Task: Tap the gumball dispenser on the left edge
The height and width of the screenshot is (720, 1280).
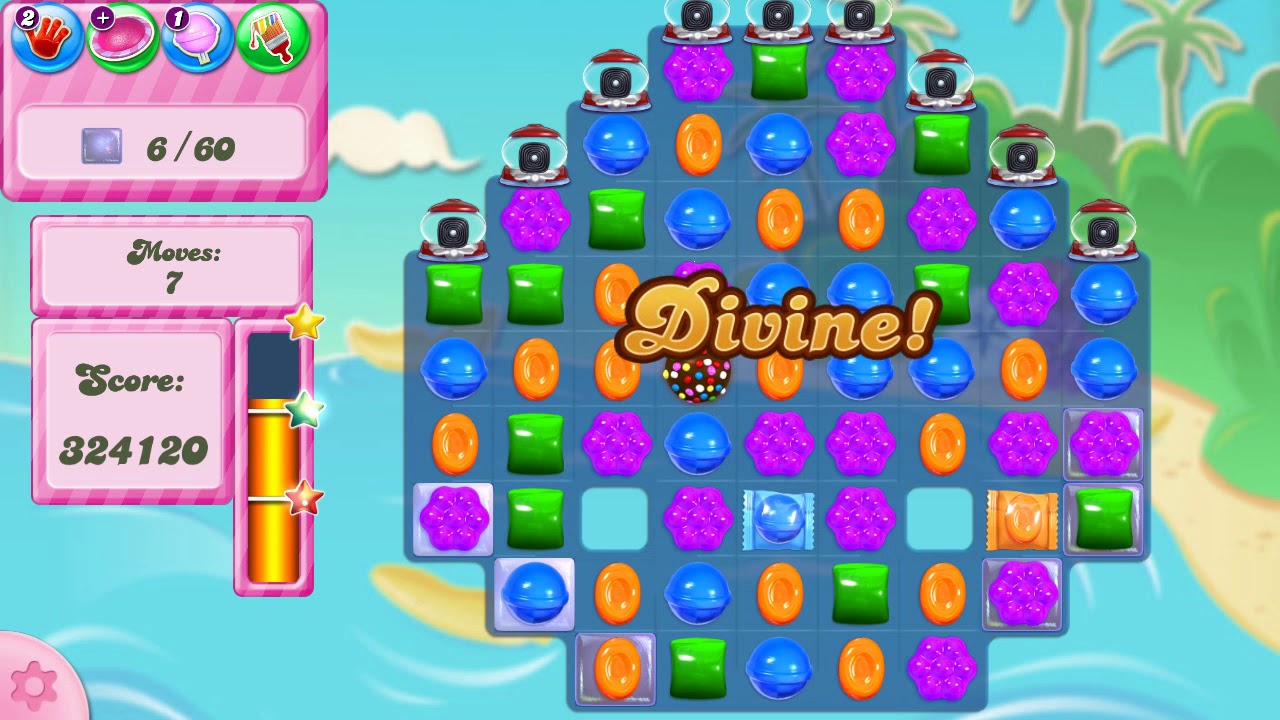Action: (452, 230)
